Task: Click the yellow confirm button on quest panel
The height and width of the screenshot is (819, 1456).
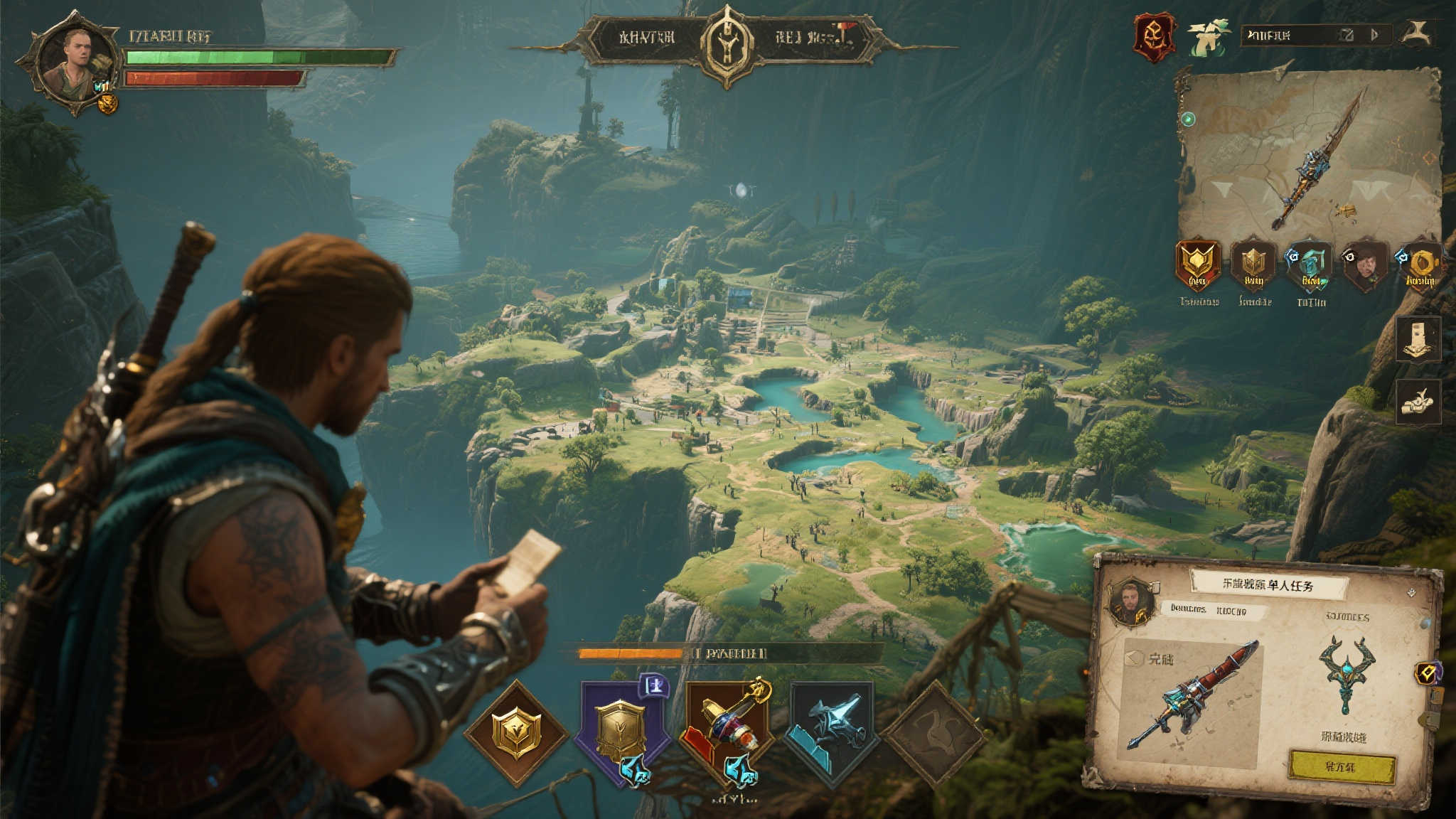Action: 1342,767
